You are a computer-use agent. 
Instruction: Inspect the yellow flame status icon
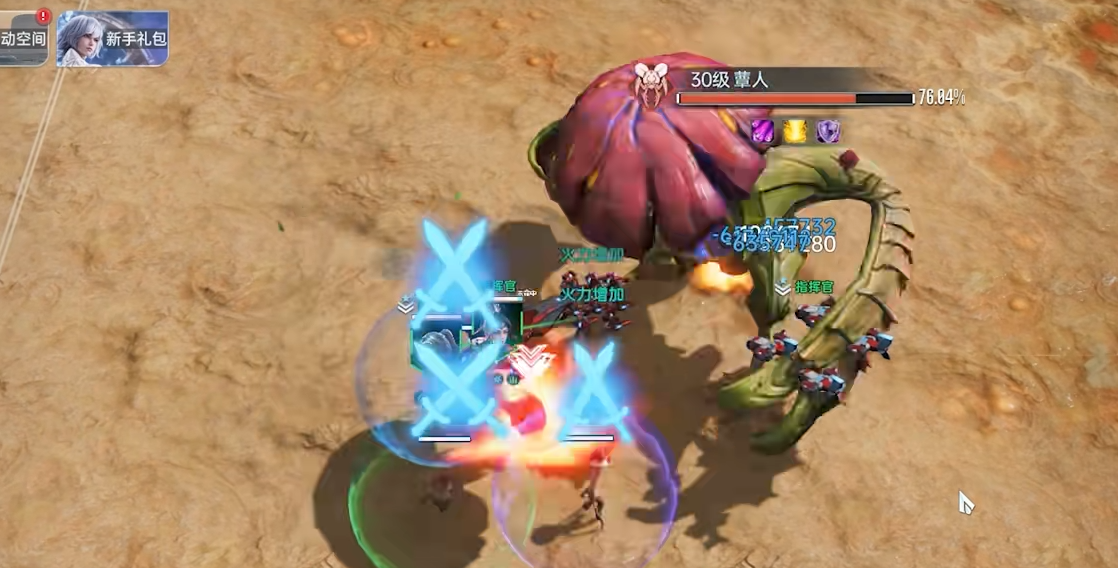795,130
